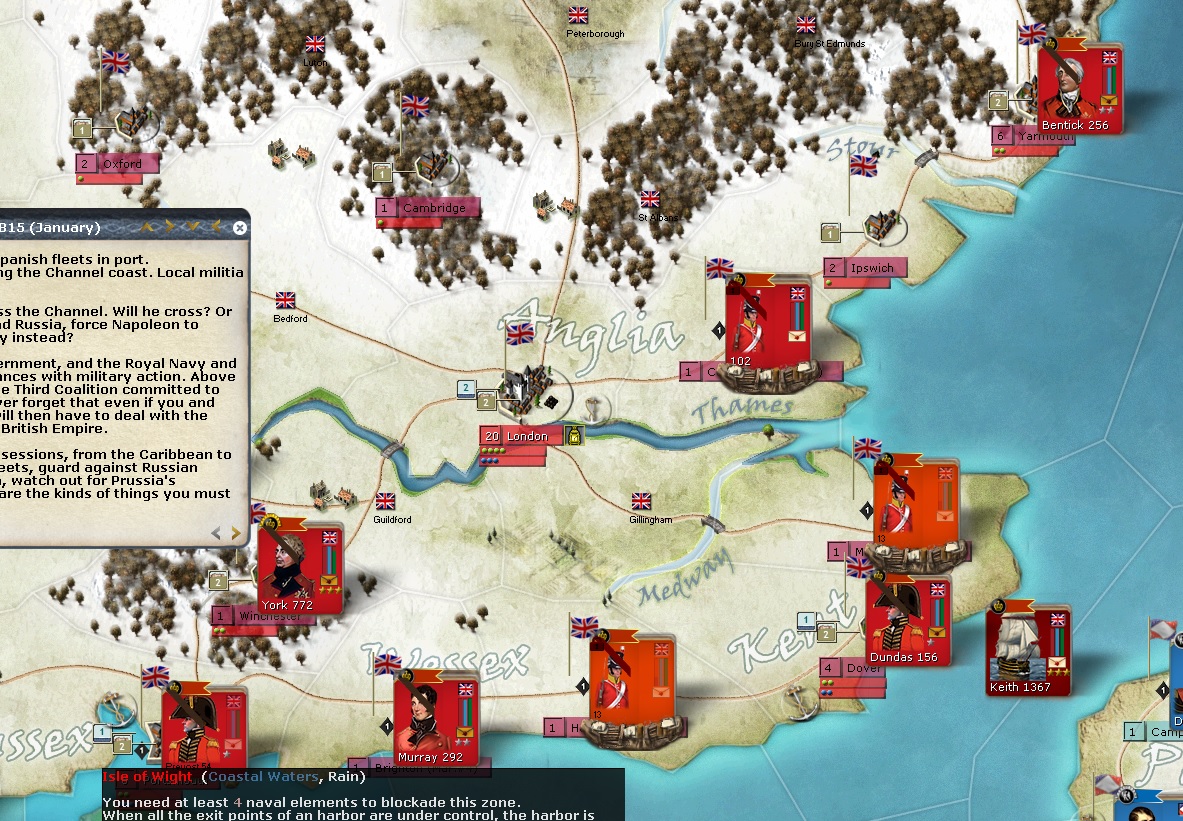Screen dimensions: 1183x821
Task: Close the January scenario briefing panel
Action: [x=240, y=228]
